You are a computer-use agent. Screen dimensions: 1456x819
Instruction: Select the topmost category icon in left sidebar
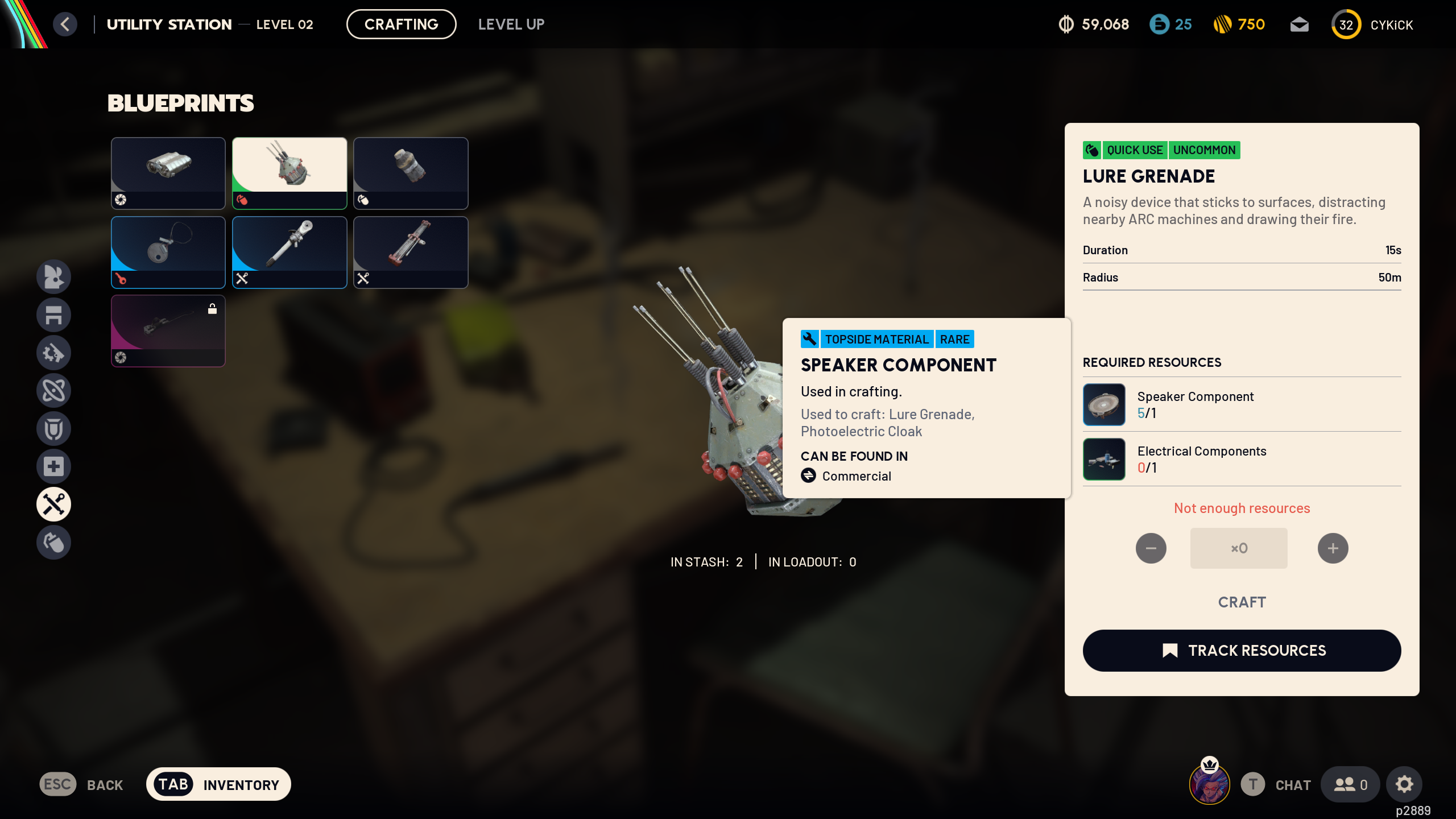(x=53, y=276)
